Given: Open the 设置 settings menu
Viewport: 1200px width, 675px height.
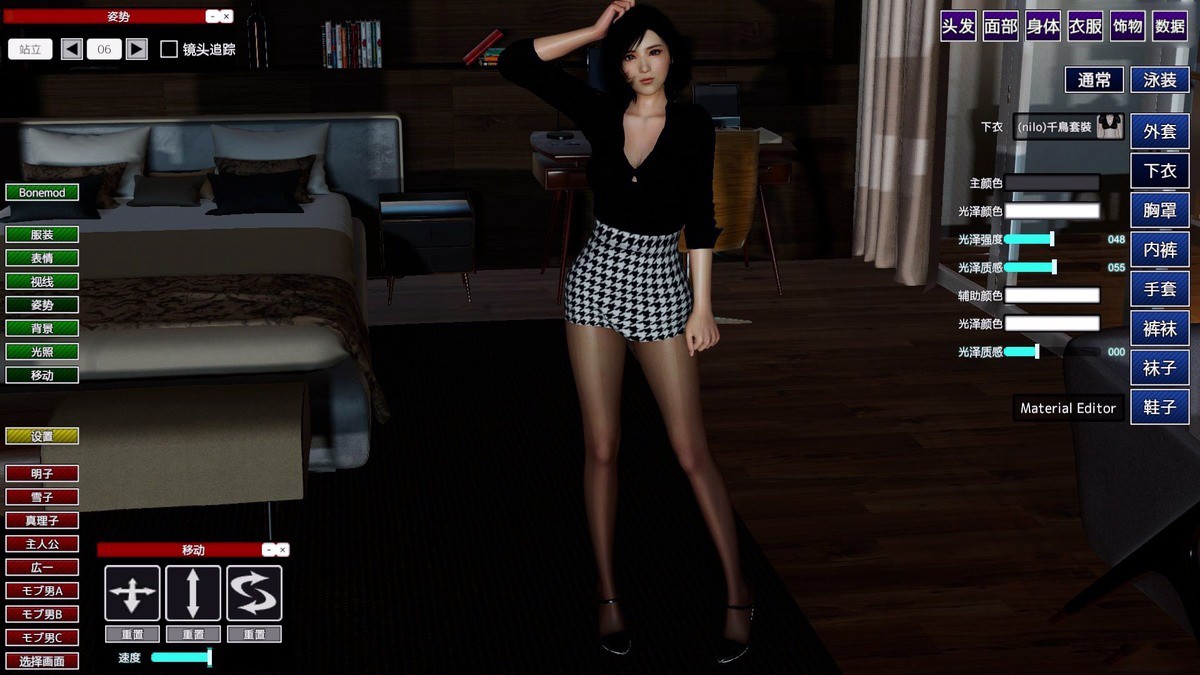Looking at the screenshot, I should (x=42, y=436).
